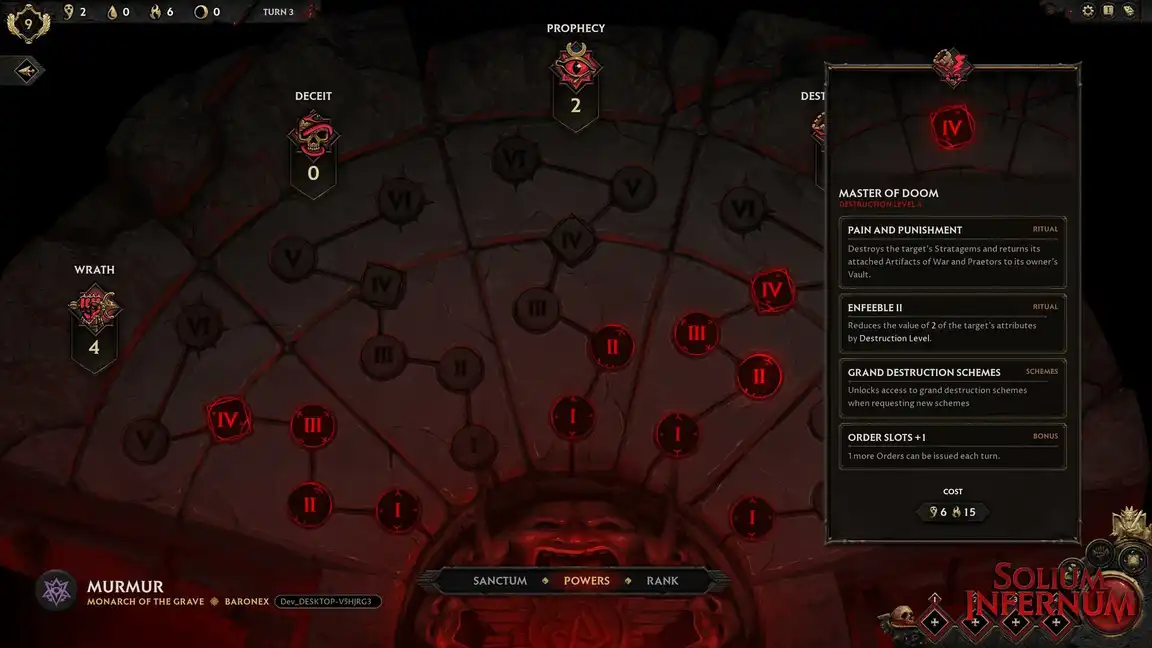This screenshot has width=1152, height=648.
Task: Open Murmur's archfiend sigil portrait
Action: tap(56, 590)
